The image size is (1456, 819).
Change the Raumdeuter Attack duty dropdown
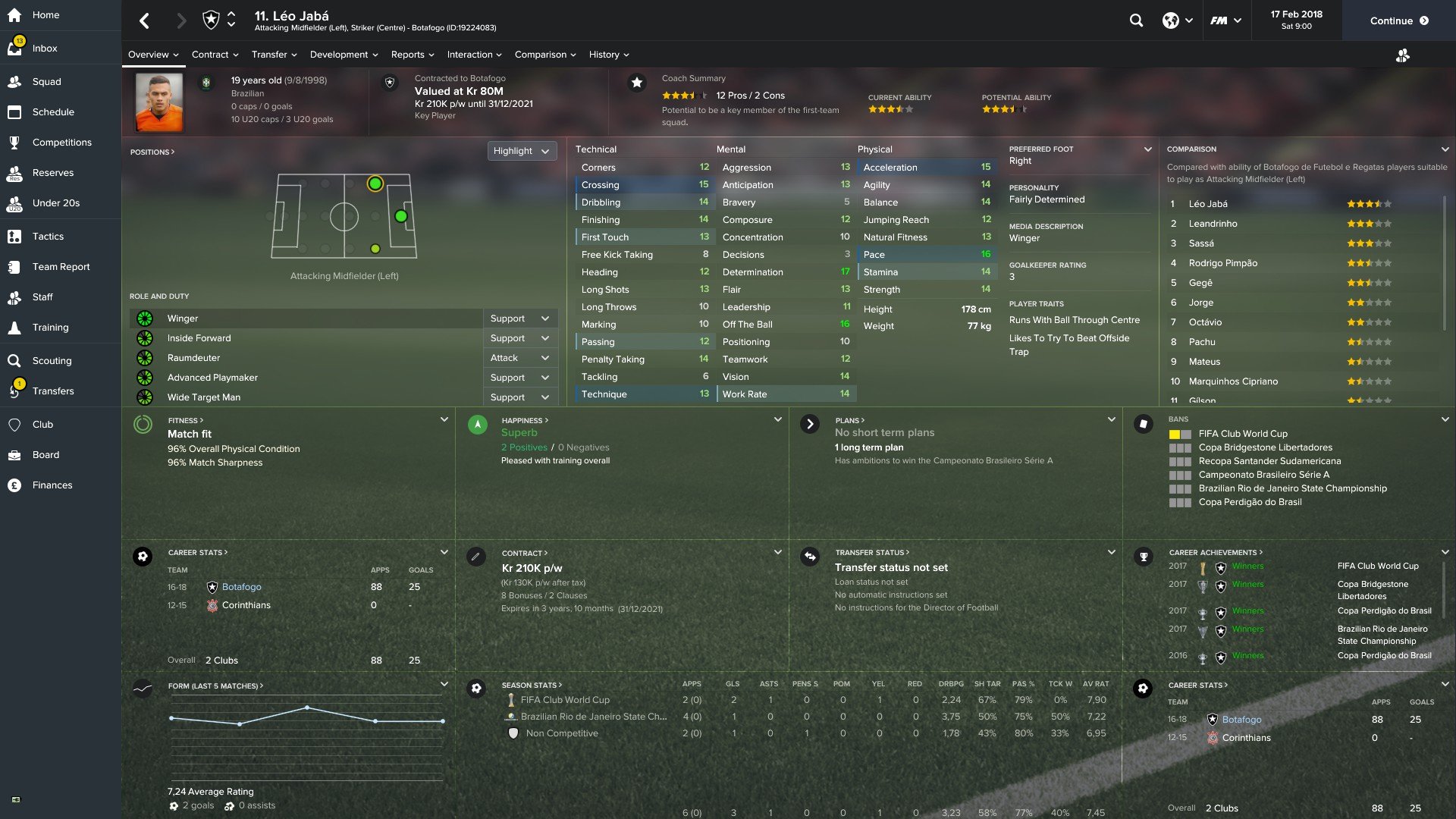pyautogui.click(x=519, y=358)
